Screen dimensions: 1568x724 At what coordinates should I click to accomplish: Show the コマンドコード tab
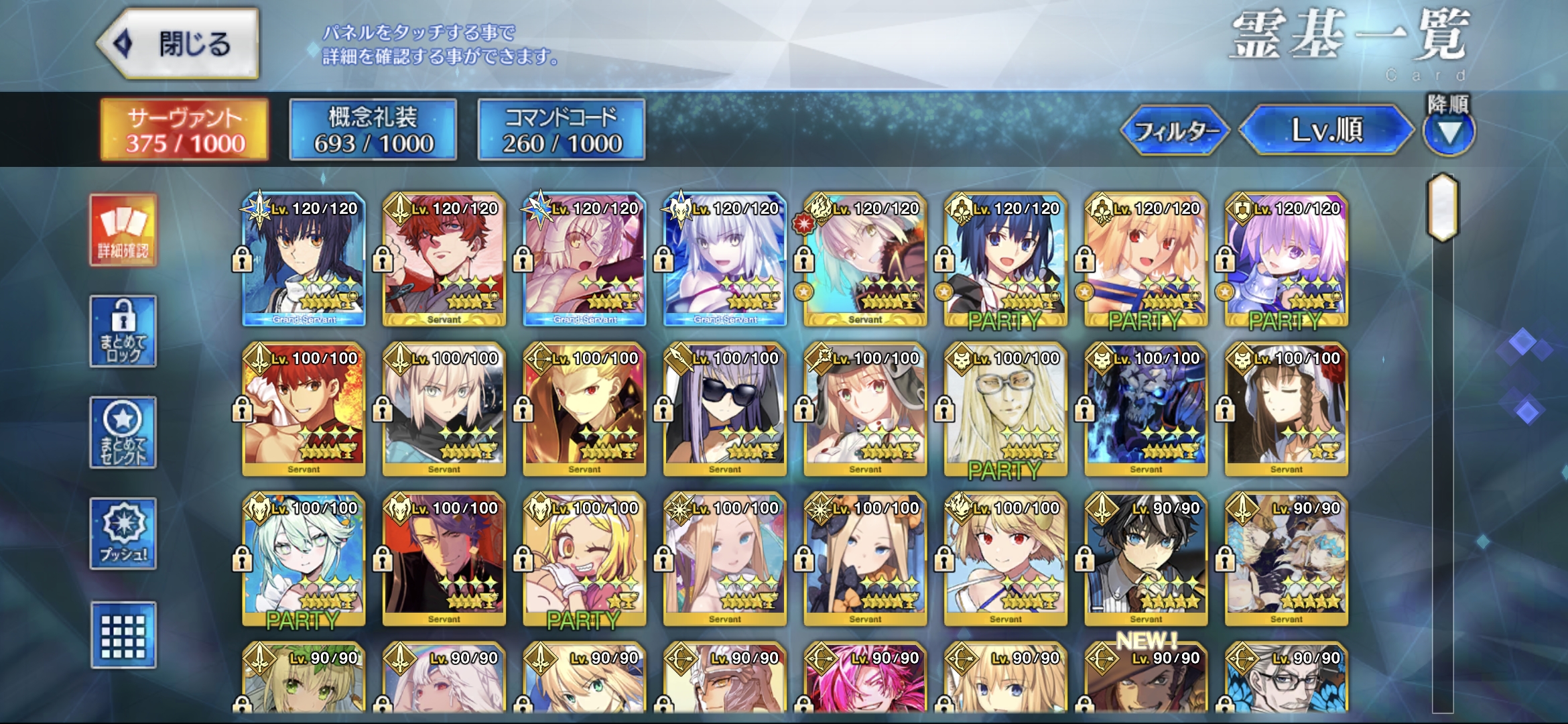point(562,130)
